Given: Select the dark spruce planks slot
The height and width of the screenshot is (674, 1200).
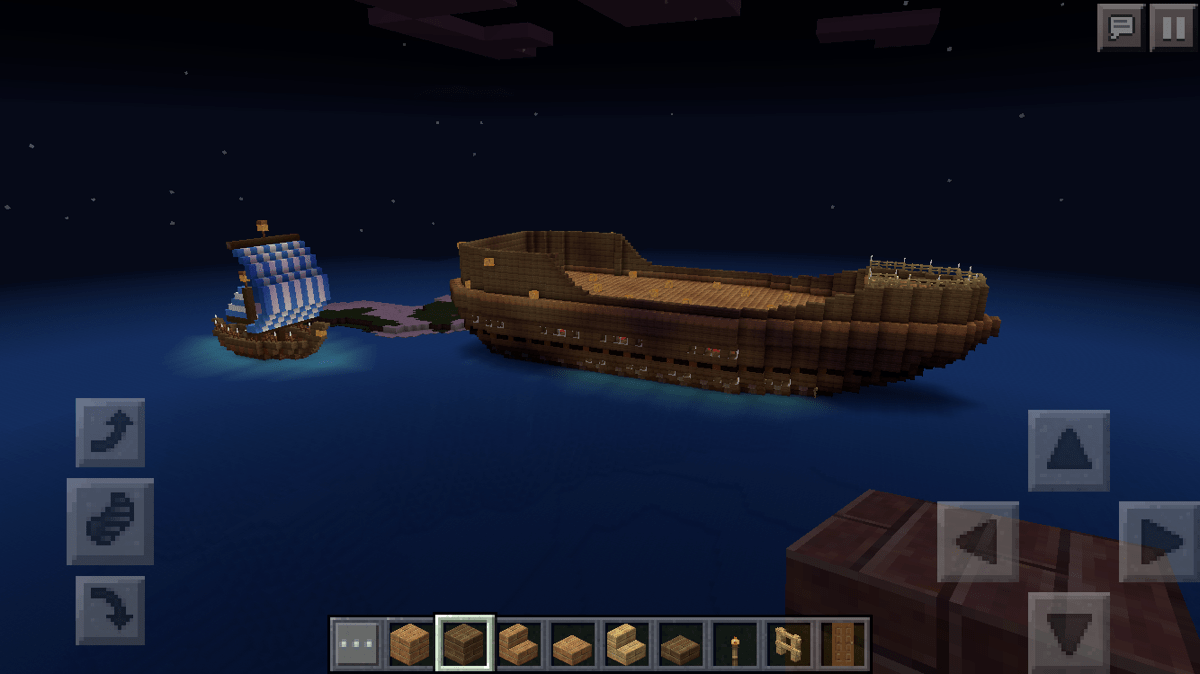Looking at the screenshot, I should coord(464,644).
